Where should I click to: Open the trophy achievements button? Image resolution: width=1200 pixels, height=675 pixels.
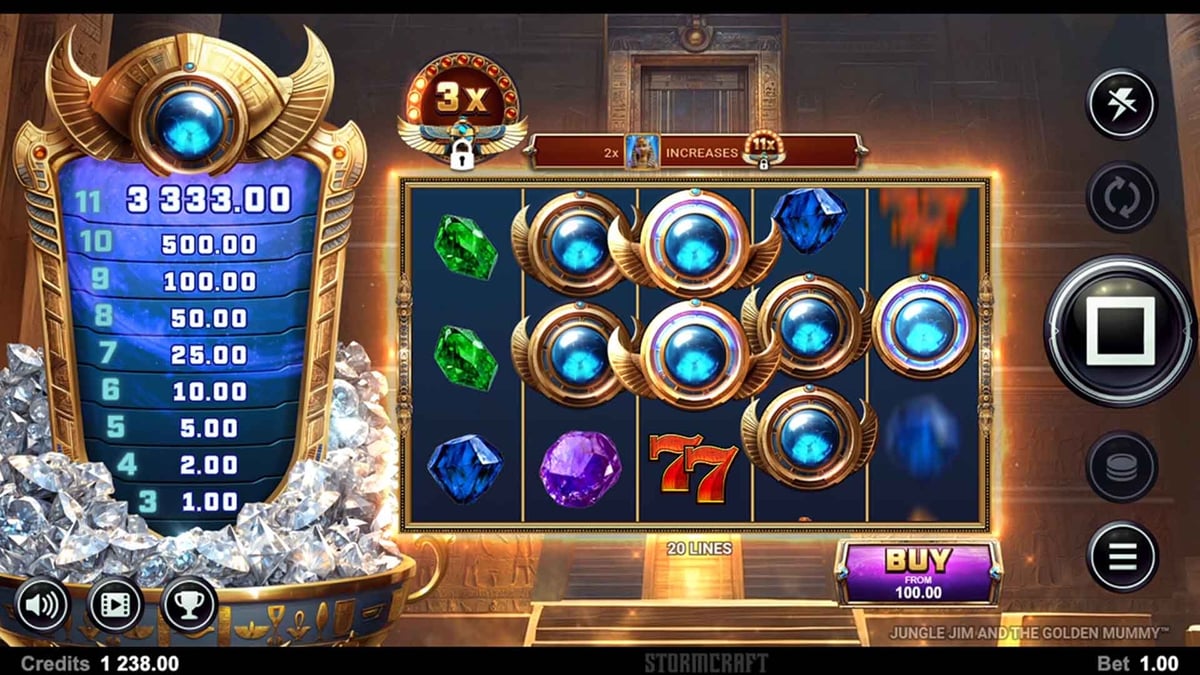pos(189,605)
